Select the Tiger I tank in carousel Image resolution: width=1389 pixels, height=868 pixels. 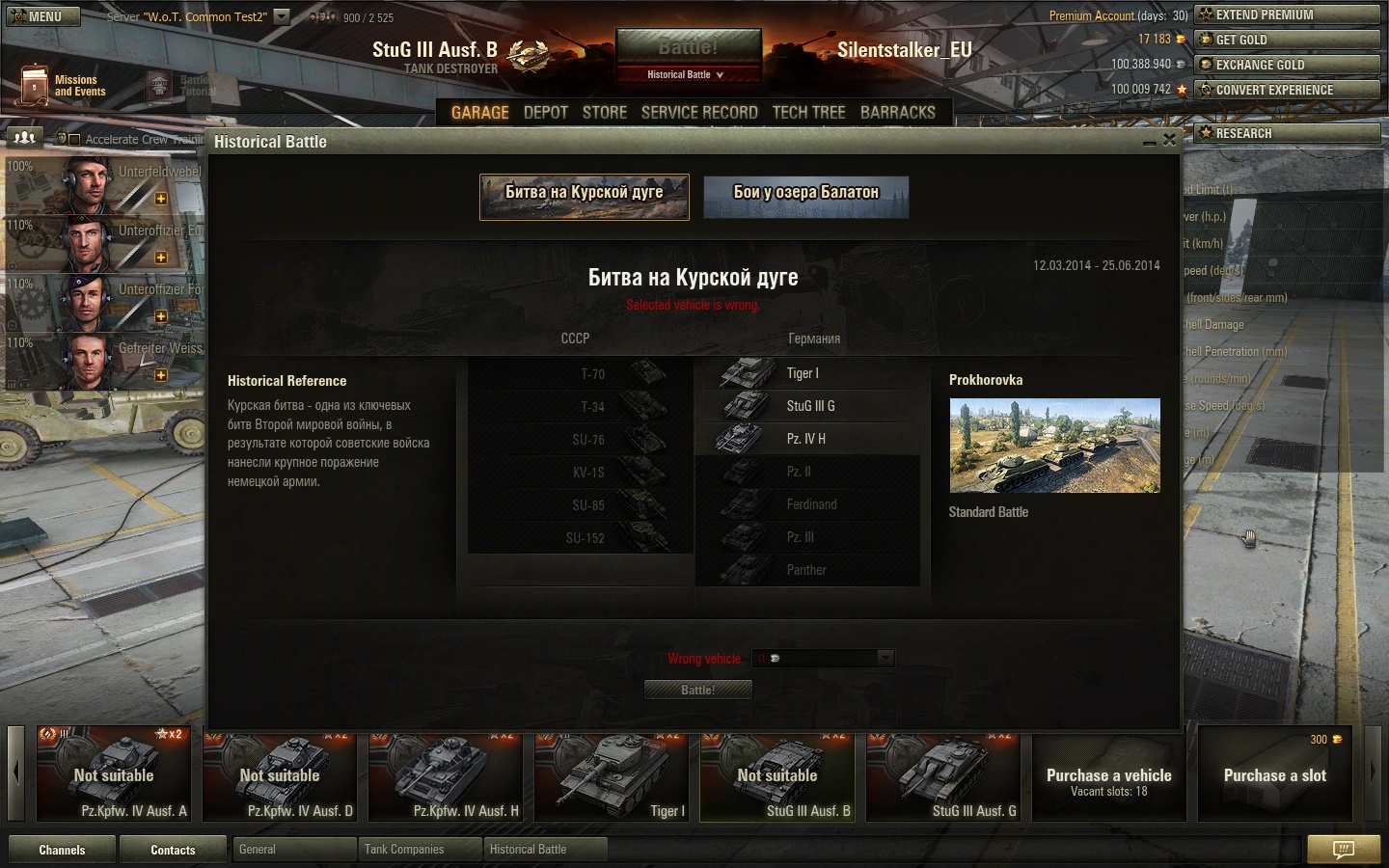613,773
